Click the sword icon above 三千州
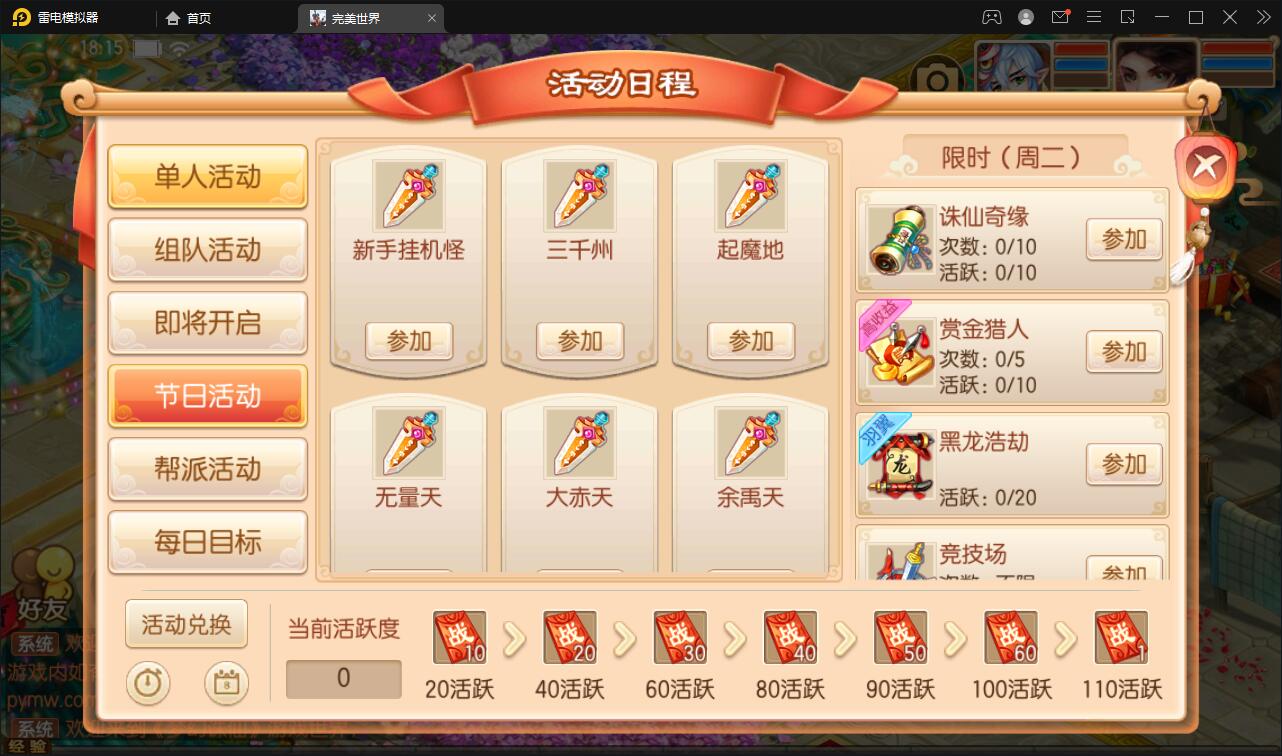This screenshot has height=756, width=1282. 579,195
